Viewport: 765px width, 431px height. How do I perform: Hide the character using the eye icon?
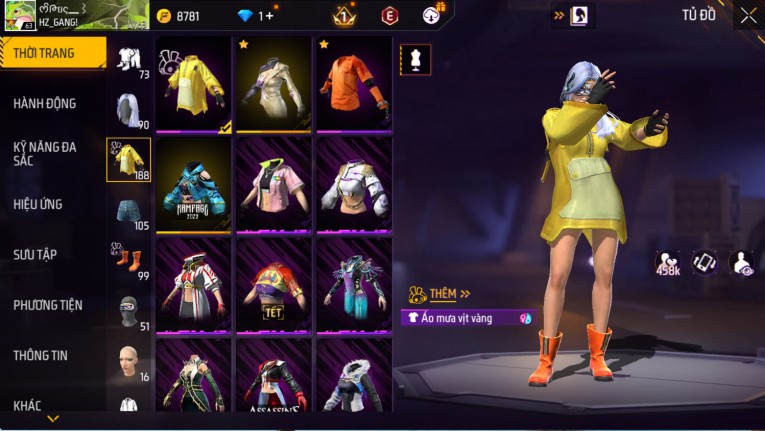point(742,263)
